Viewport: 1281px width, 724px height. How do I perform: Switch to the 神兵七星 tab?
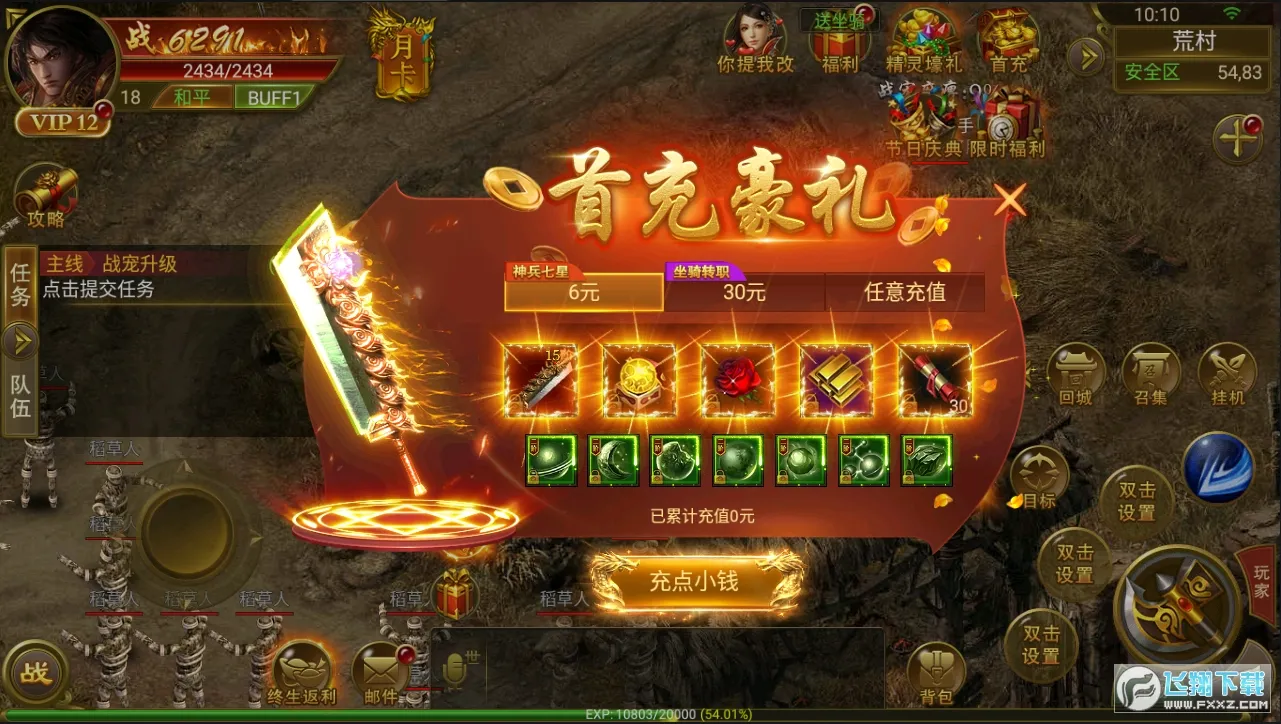[x=583, y=292]
